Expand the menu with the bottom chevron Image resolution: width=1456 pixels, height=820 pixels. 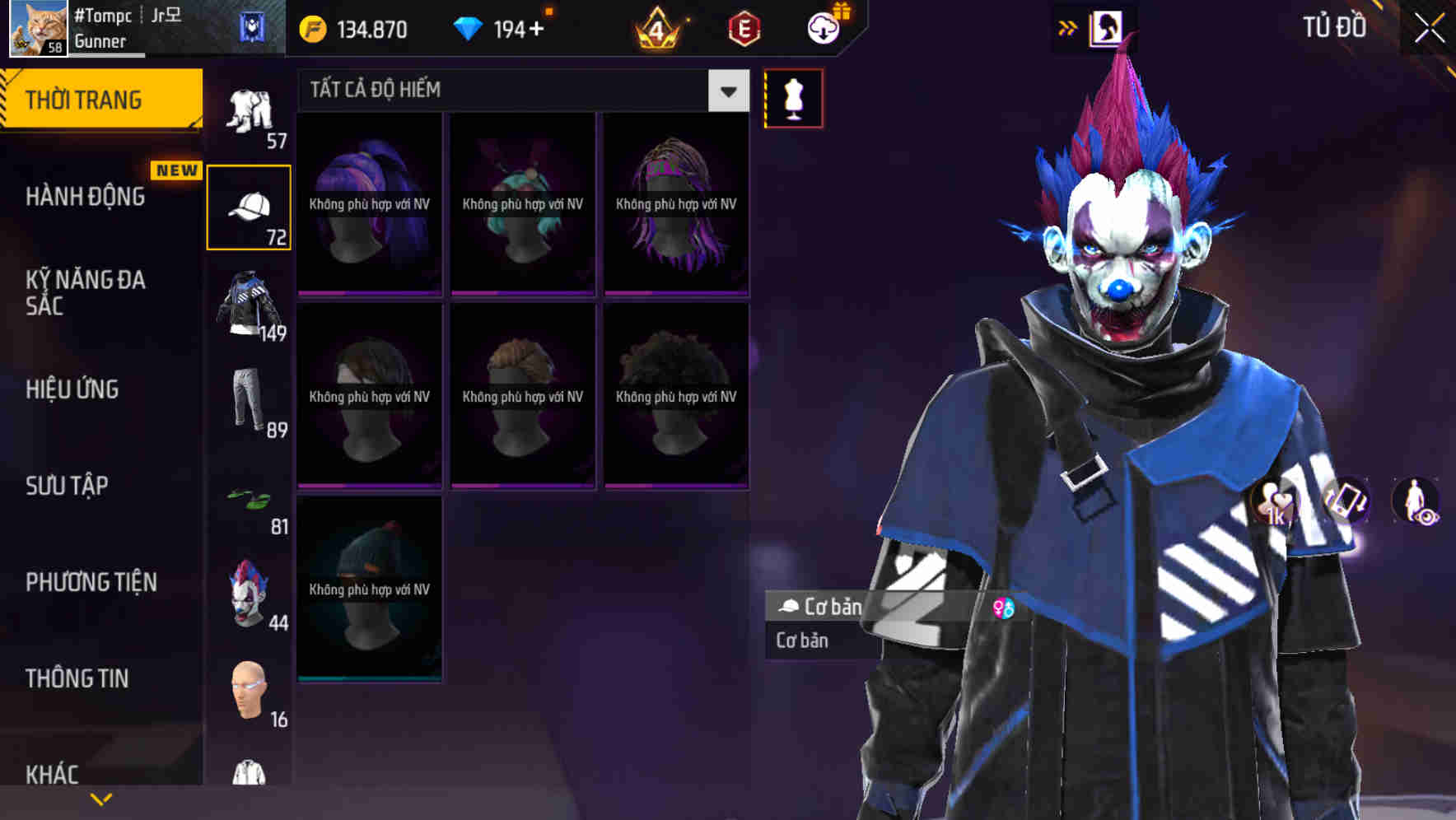pos(101,797)
